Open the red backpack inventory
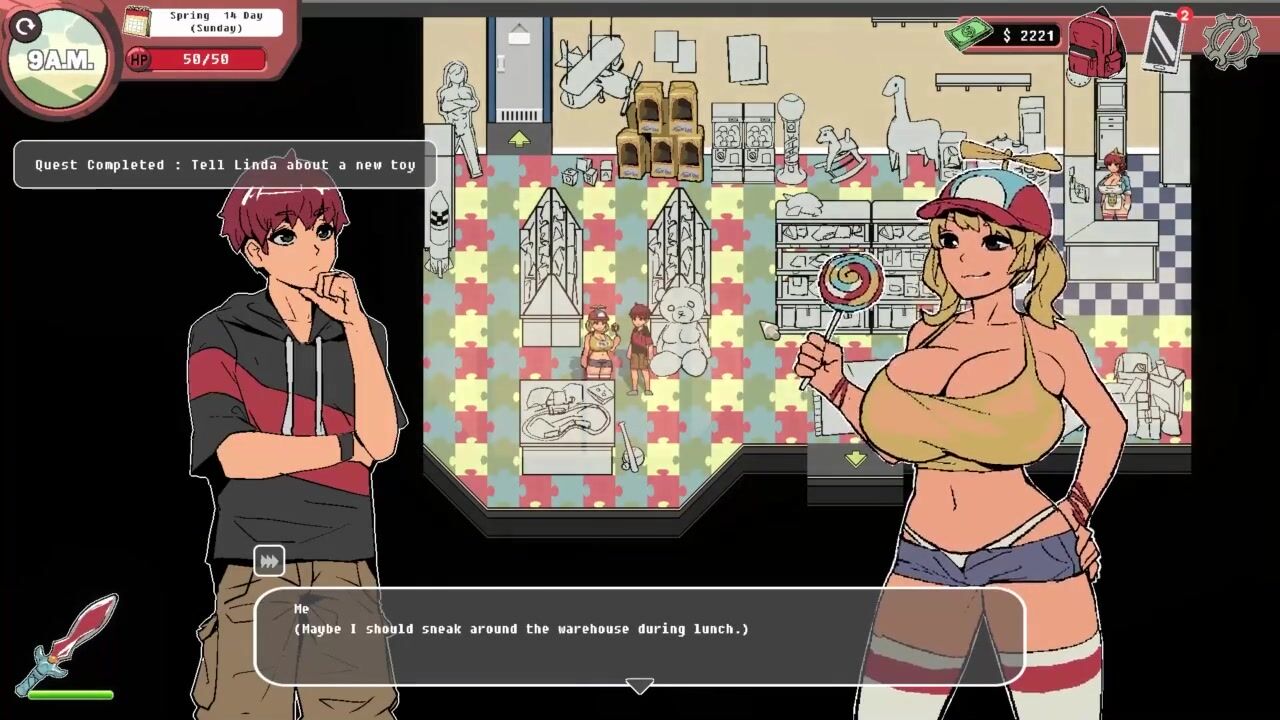The image size is (1280, 720). (1096, 44)
